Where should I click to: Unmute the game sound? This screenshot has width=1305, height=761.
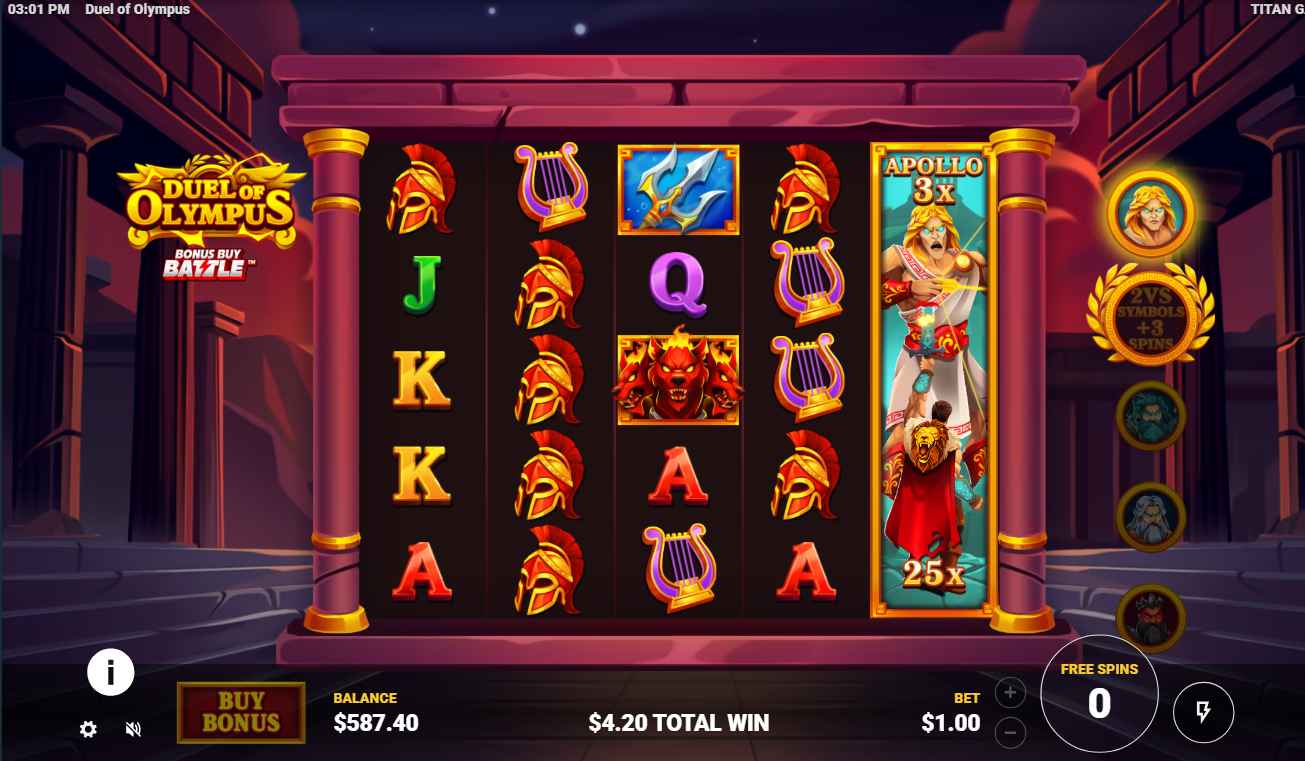[133, 730]
